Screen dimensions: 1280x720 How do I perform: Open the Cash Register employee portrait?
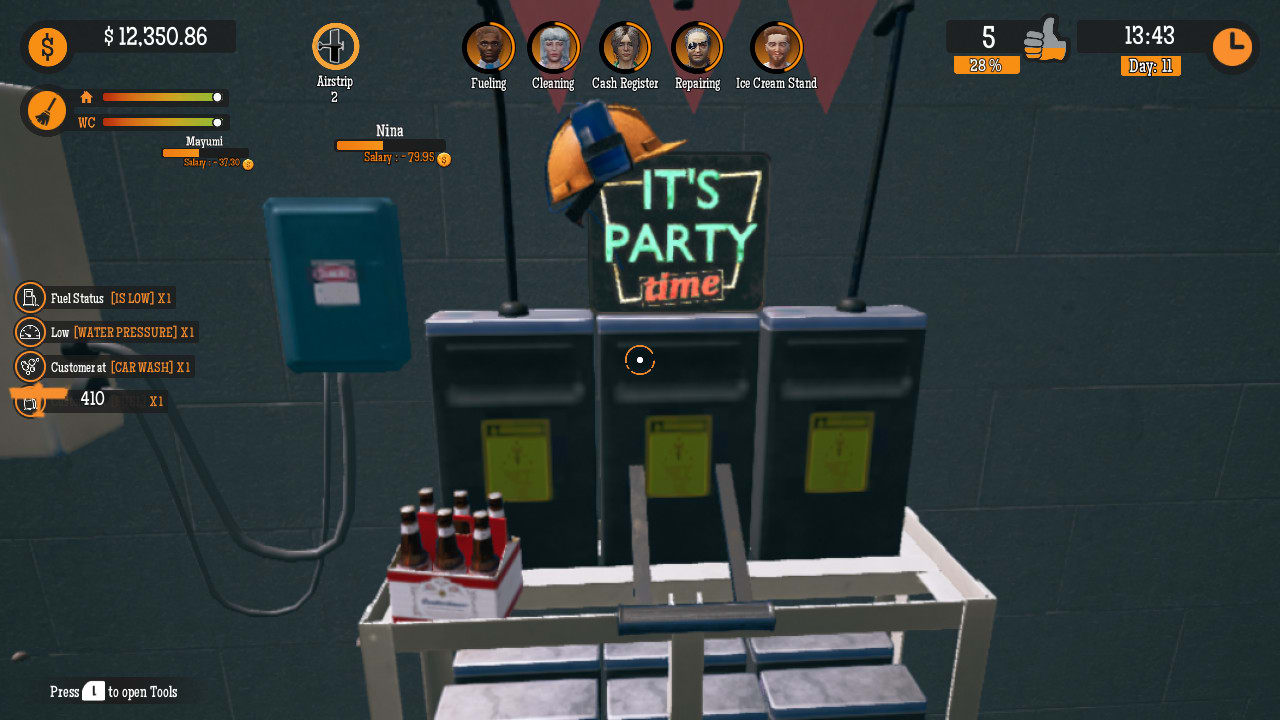click(625, 47)
